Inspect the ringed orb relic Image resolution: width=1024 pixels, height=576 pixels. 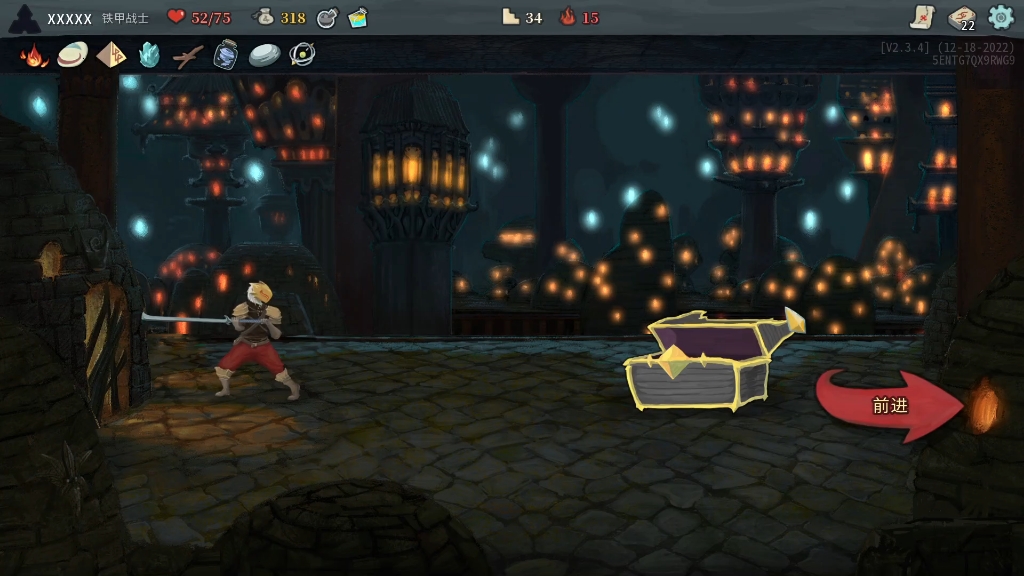point(302,55)
